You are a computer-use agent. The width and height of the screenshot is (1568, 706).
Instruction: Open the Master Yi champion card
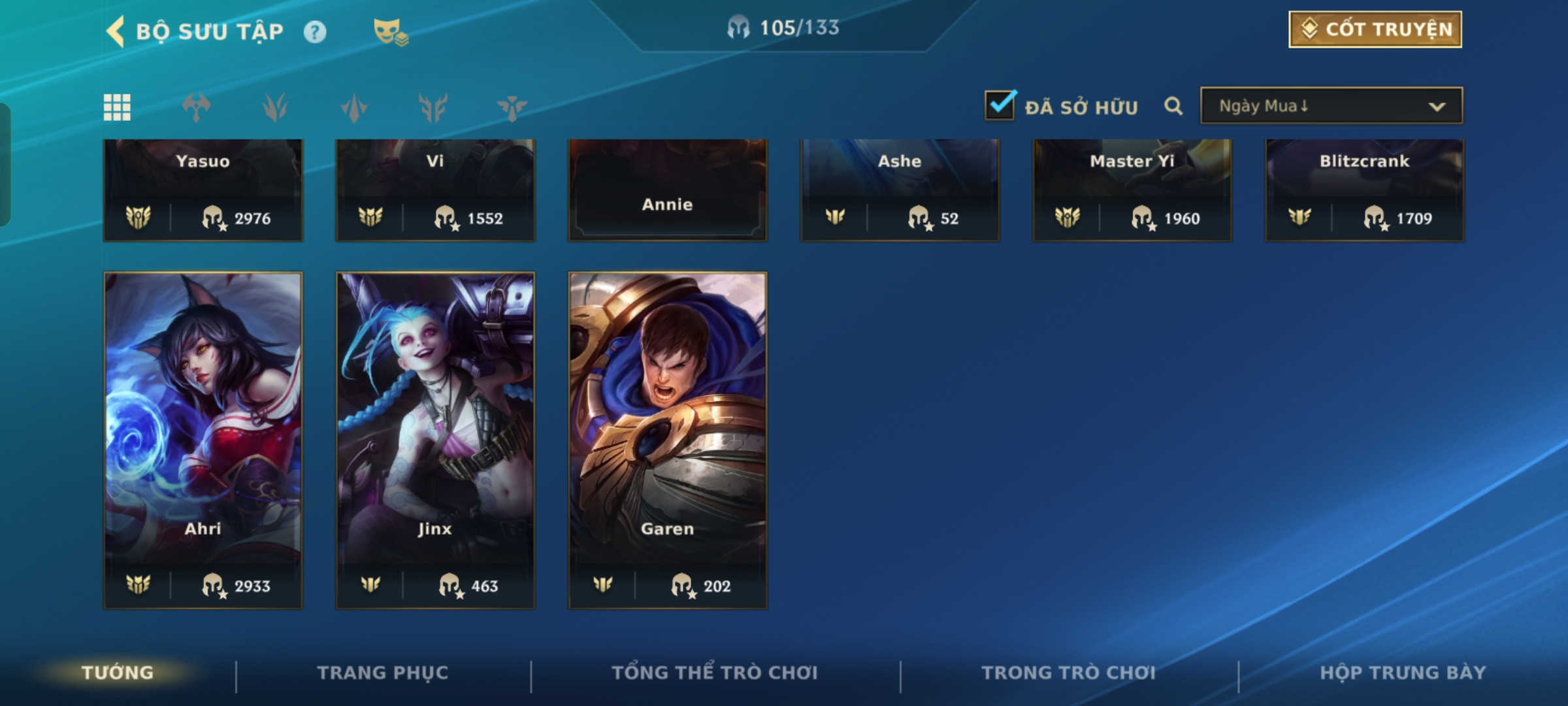pos(1132,190)
